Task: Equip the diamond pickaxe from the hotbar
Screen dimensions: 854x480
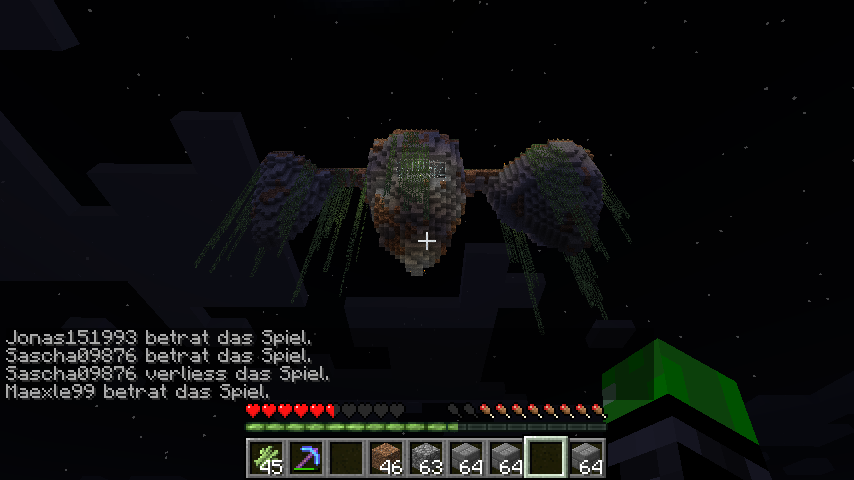Action: [x=307, y=458]
